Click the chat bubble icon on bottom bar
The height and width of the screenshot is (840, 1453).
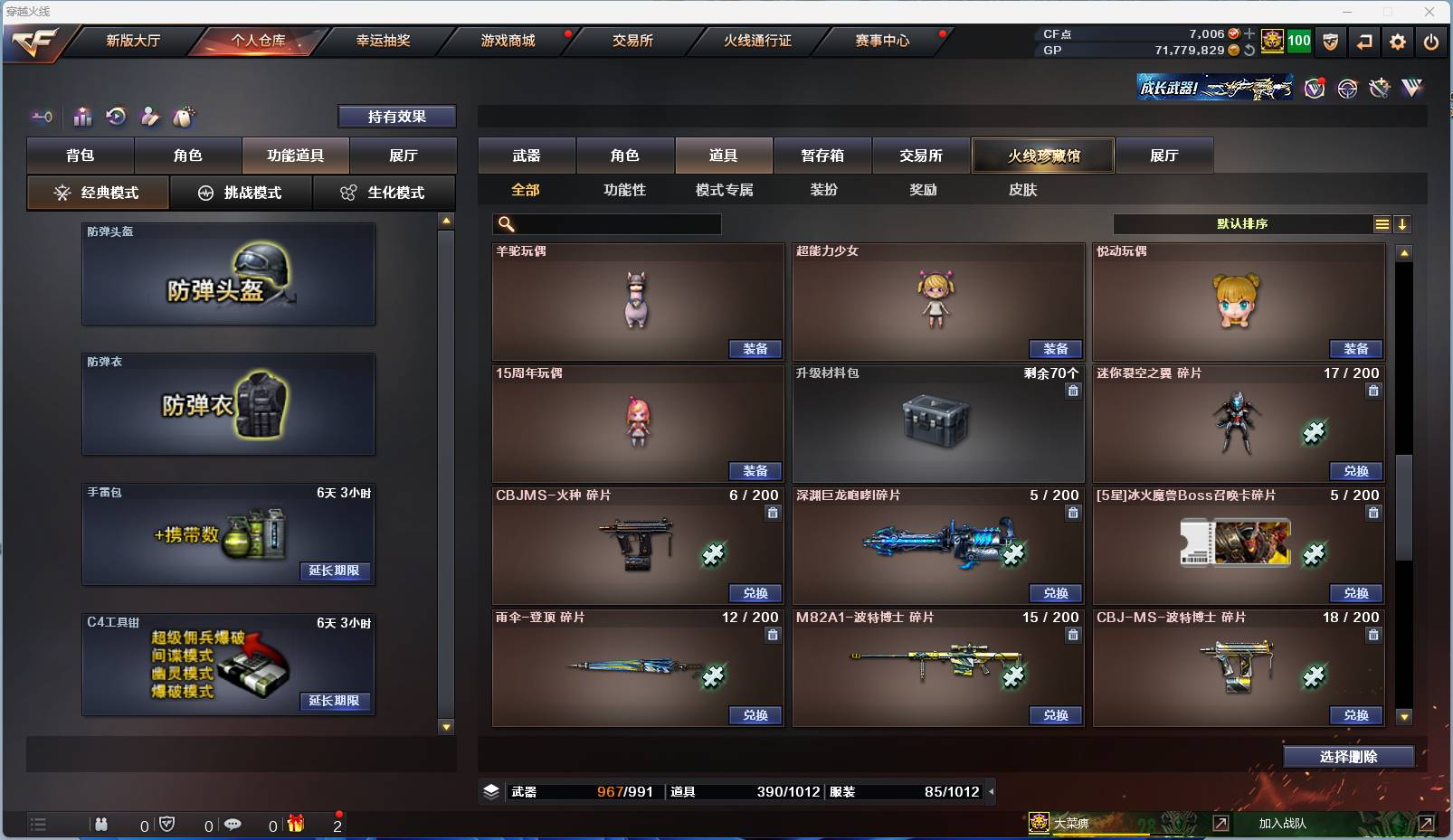(x=233, y=825)
